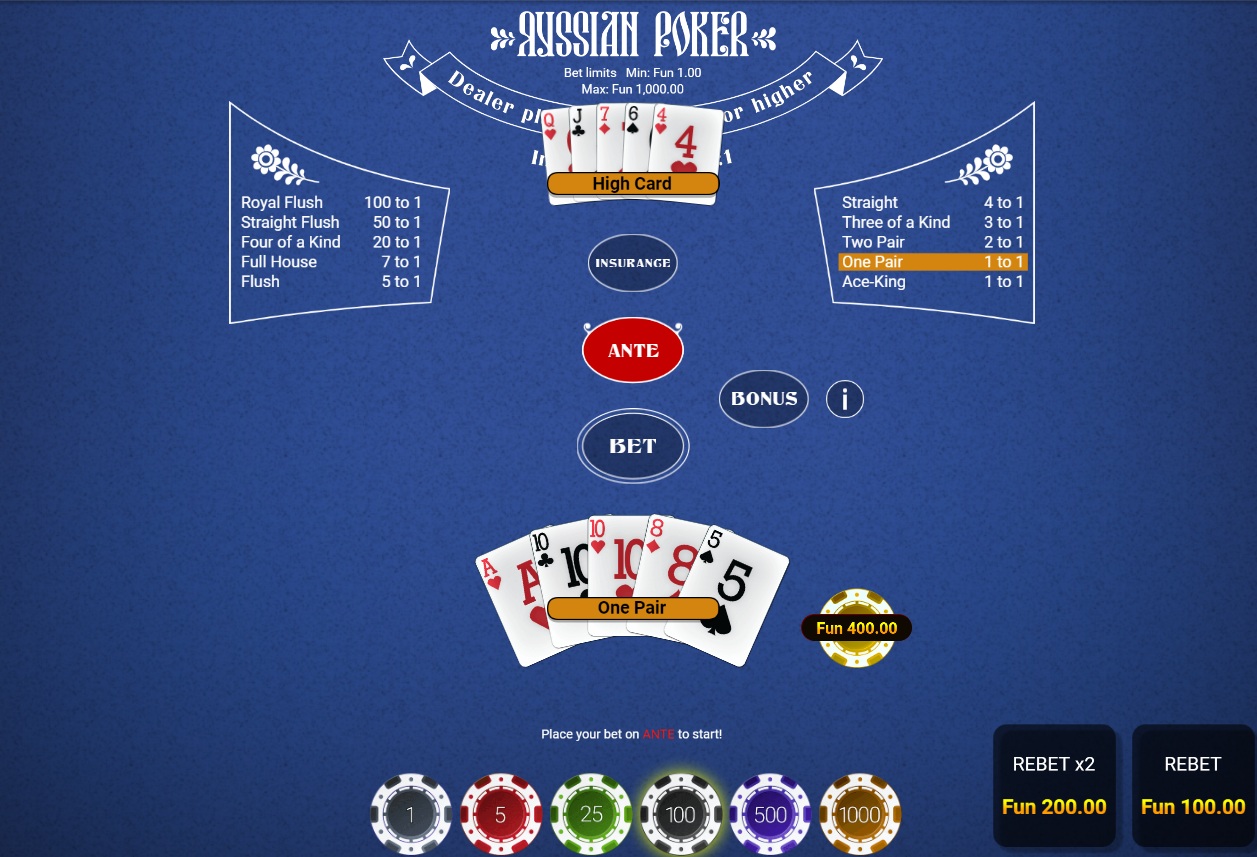The height and width of the screenshot is (857, 1257).
Task: Select the red 5 chip
Action: (500, 814)
